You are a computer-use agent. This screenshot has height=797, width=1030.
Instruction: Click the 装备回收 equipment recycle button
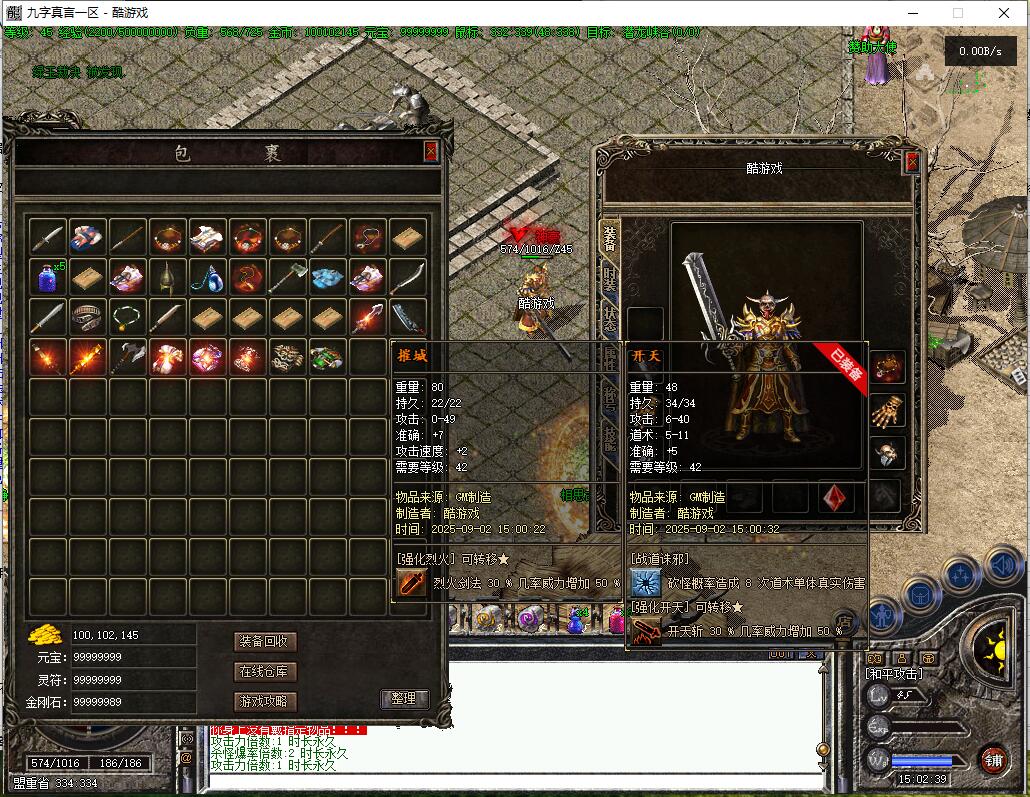(265, 641)
